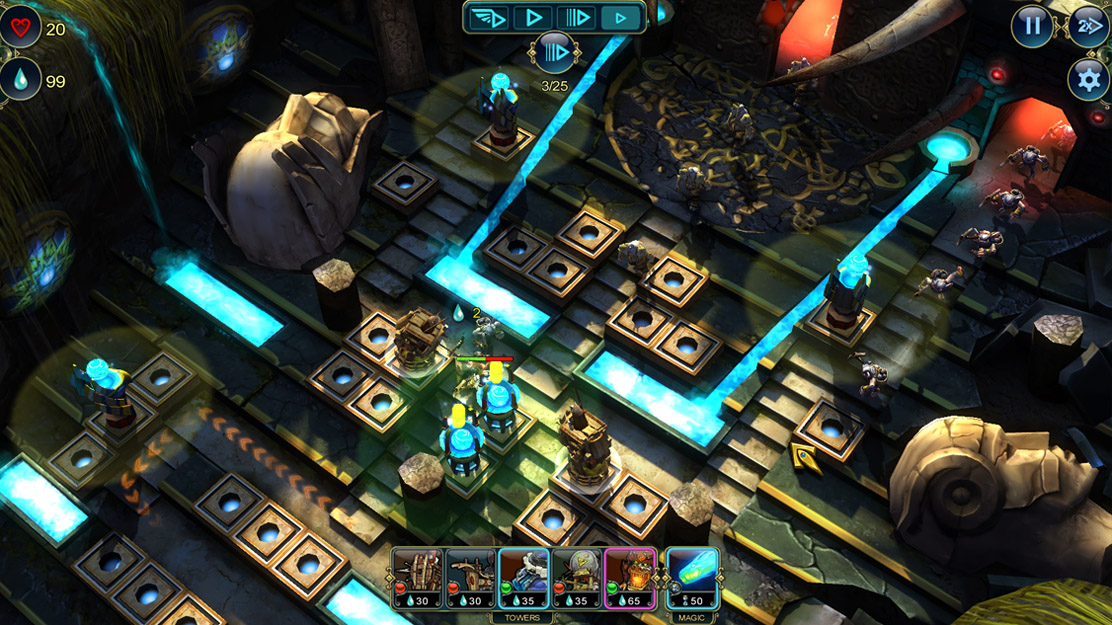The width and height of the screenshot is (1112, 625).
Task: Select the winged arrow wave icon
Action: 489,17
